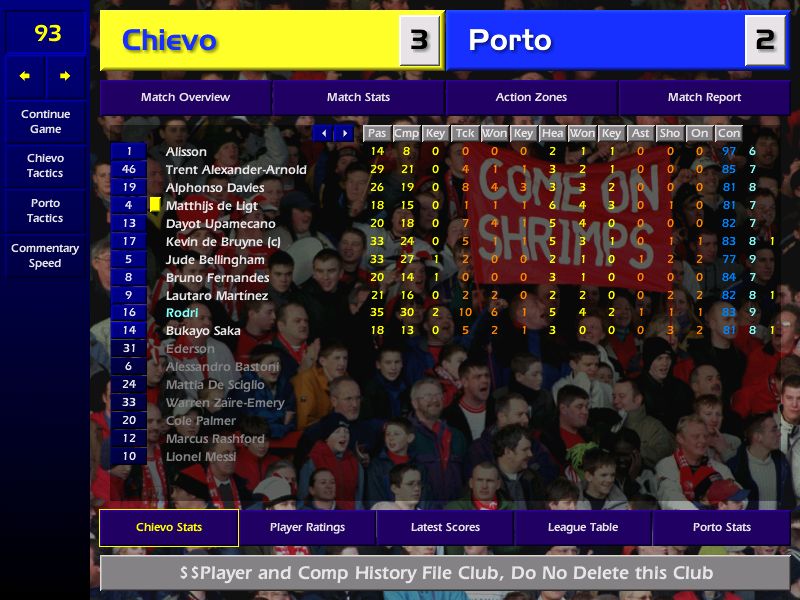Click the left yellow arrow in sidebar

click(x=25, y=76)
